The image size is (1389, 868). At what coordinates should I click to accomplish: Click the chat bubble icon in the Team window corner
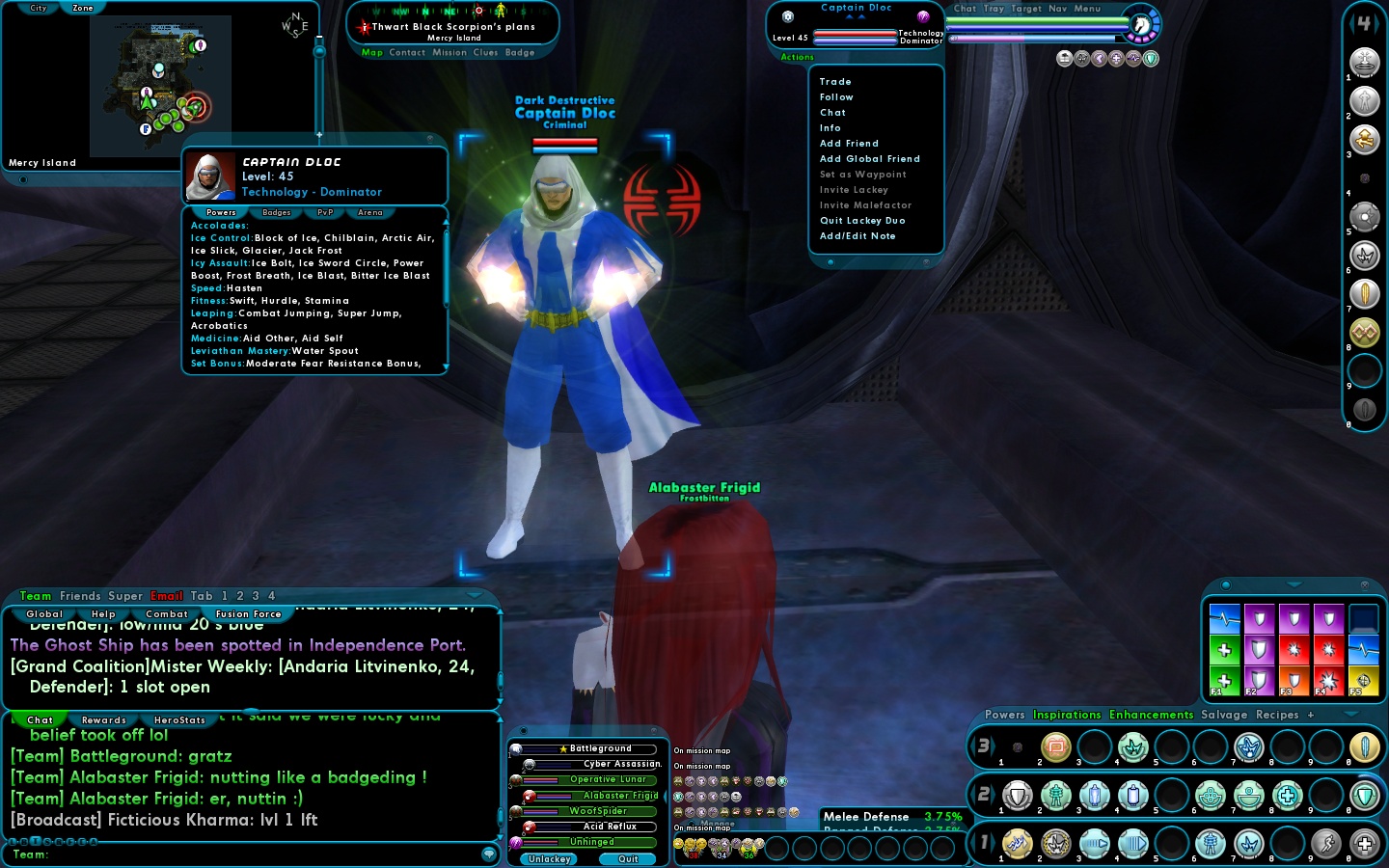pyautogui.click(x=487, y=854)
